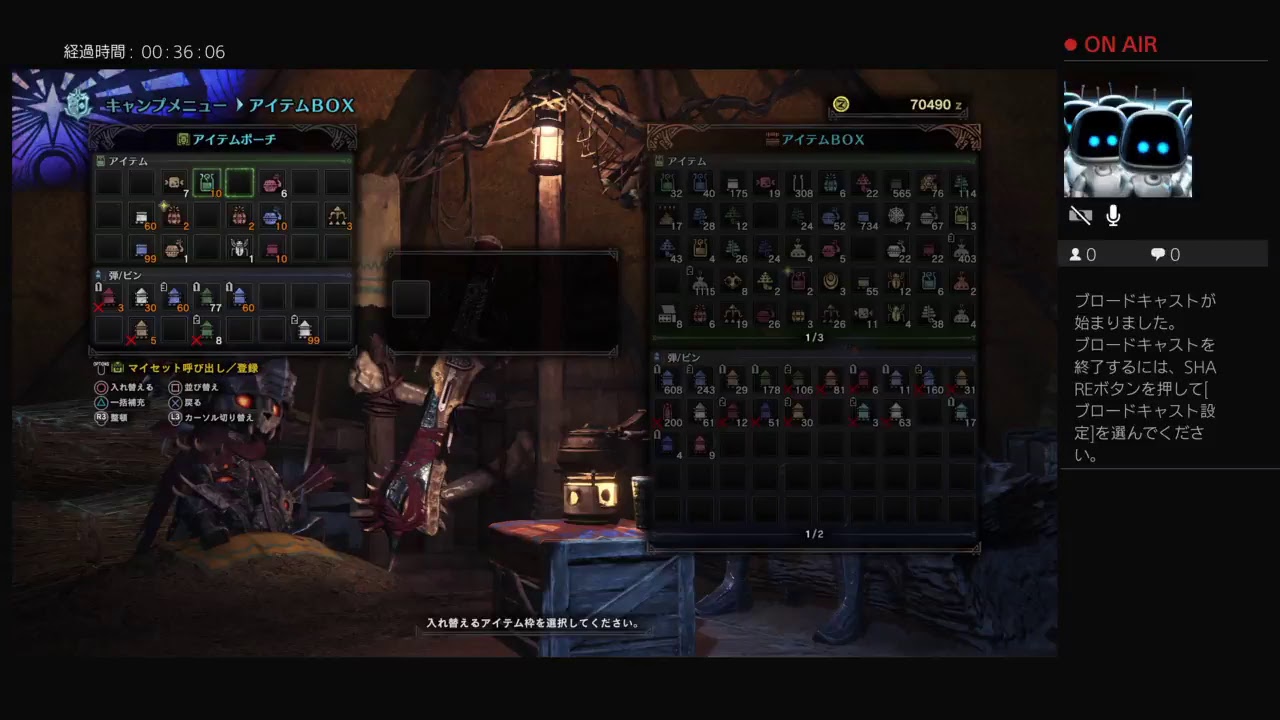
Task: Choose the pouch ammo stack of 99
Action: pyautogui.click(x=305, y=328)
